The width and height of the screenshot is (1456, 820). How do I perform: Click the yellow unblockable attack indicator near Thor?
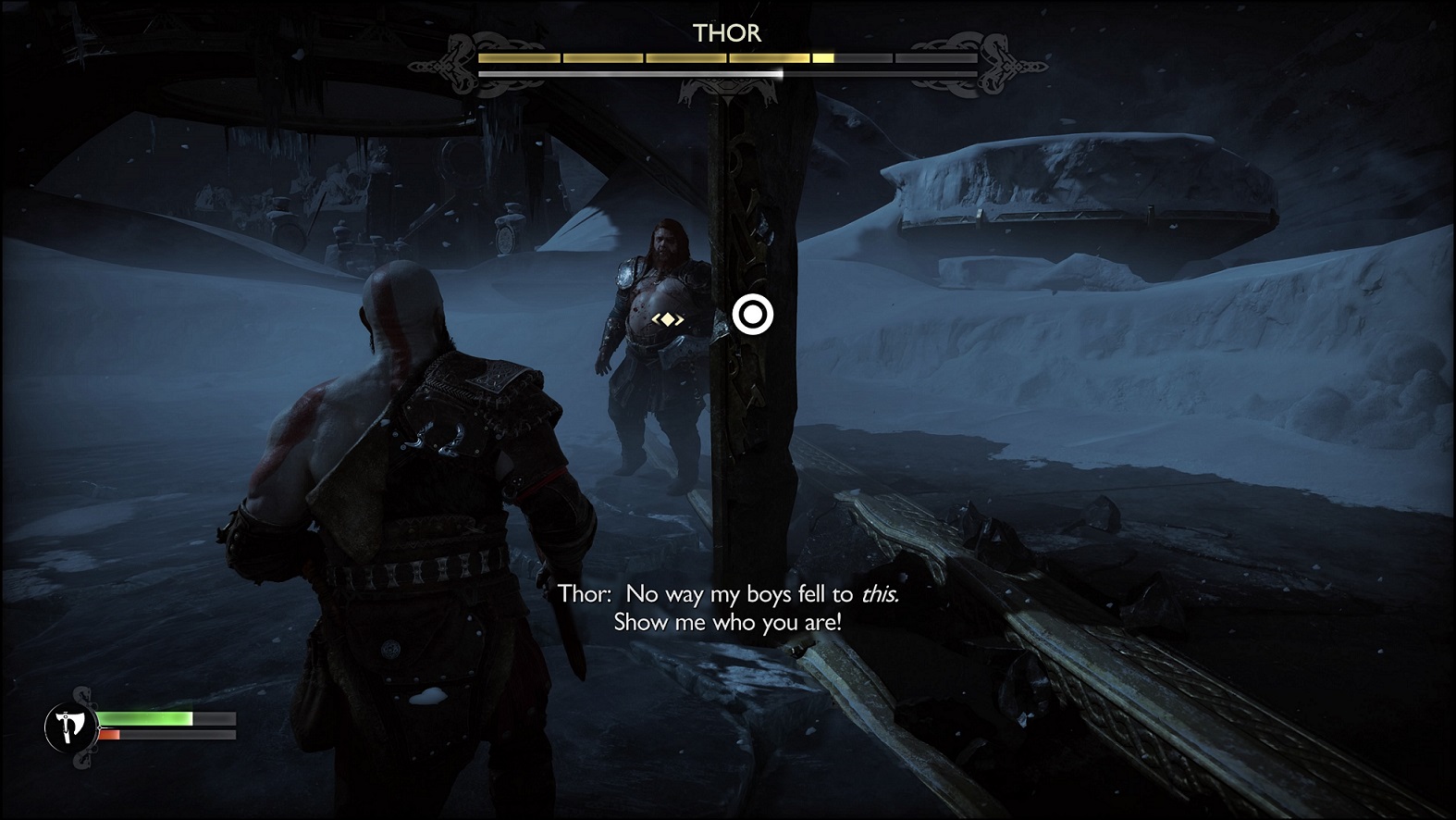668,318
